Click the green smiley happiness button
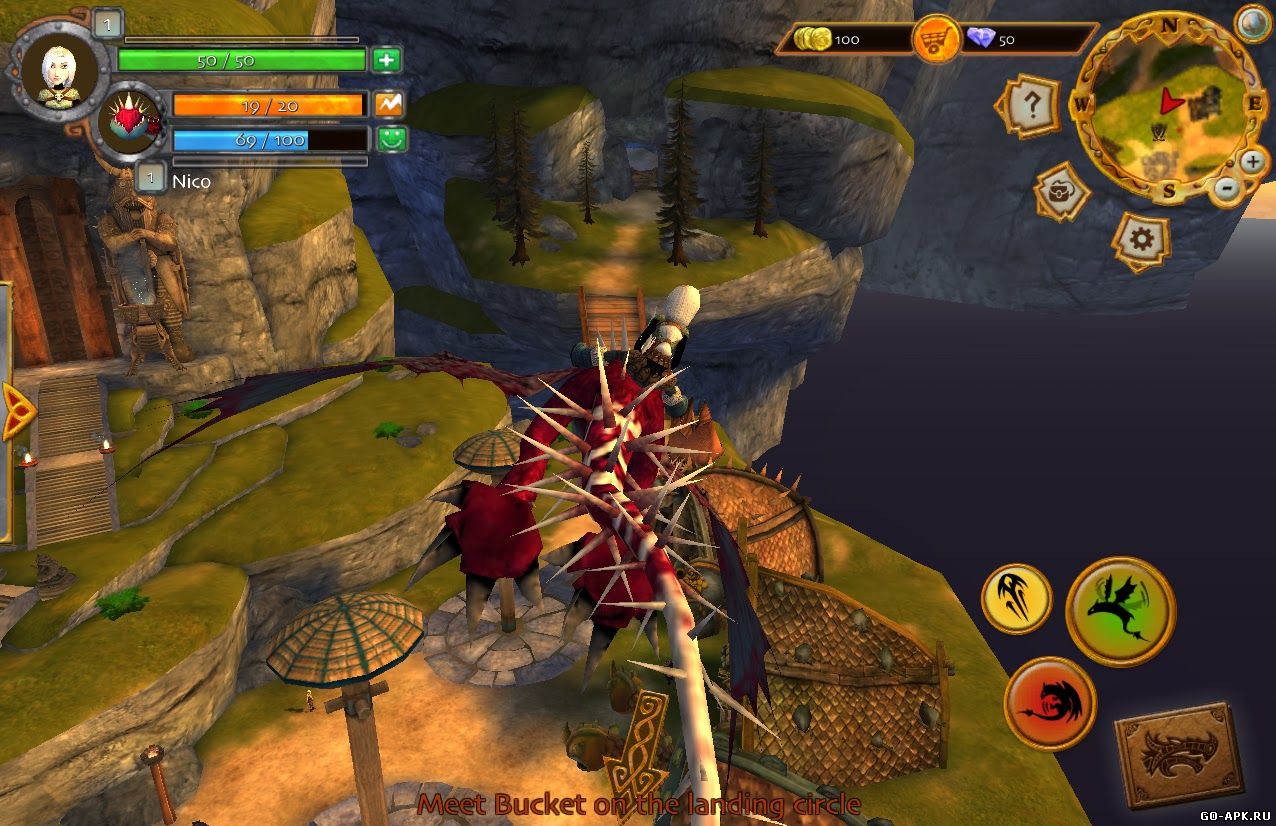 (388, 139)
